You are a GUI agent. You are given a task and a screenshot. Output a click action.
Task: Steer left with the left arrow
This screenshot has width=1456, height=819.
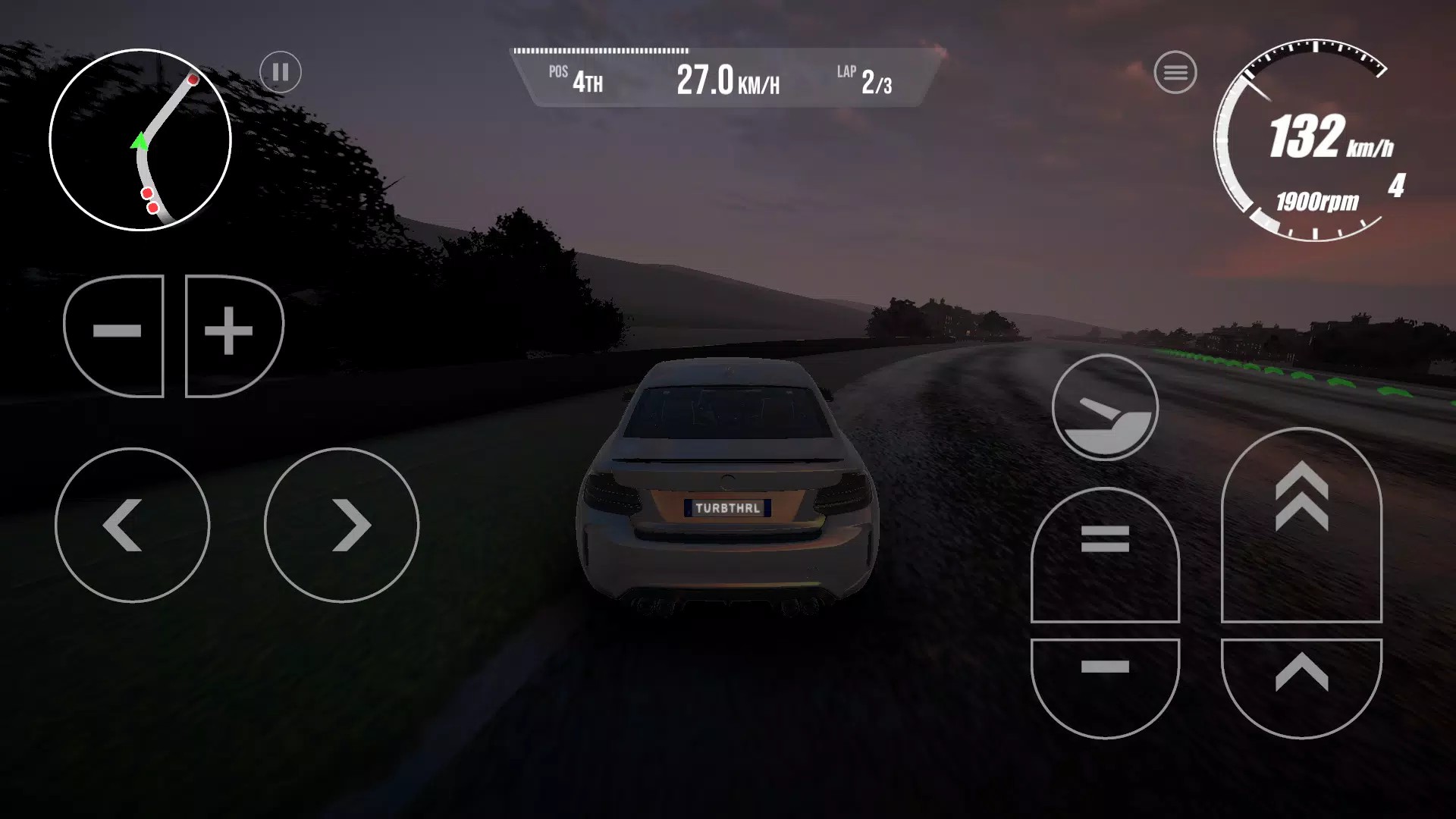pos(132,525)
